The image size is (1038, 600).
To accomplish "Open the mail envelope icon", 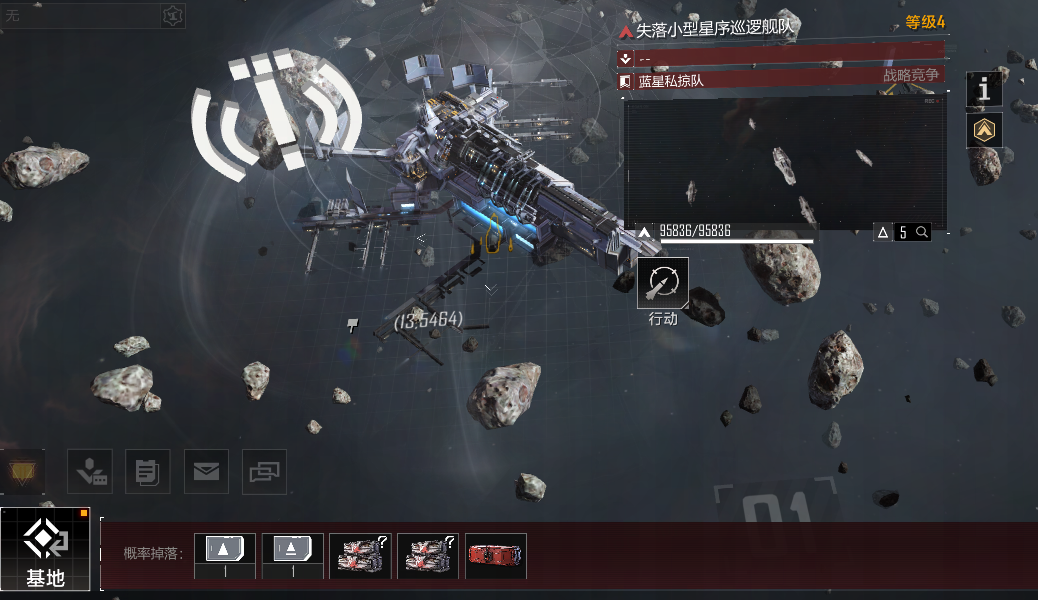I will tap(206, 471).
